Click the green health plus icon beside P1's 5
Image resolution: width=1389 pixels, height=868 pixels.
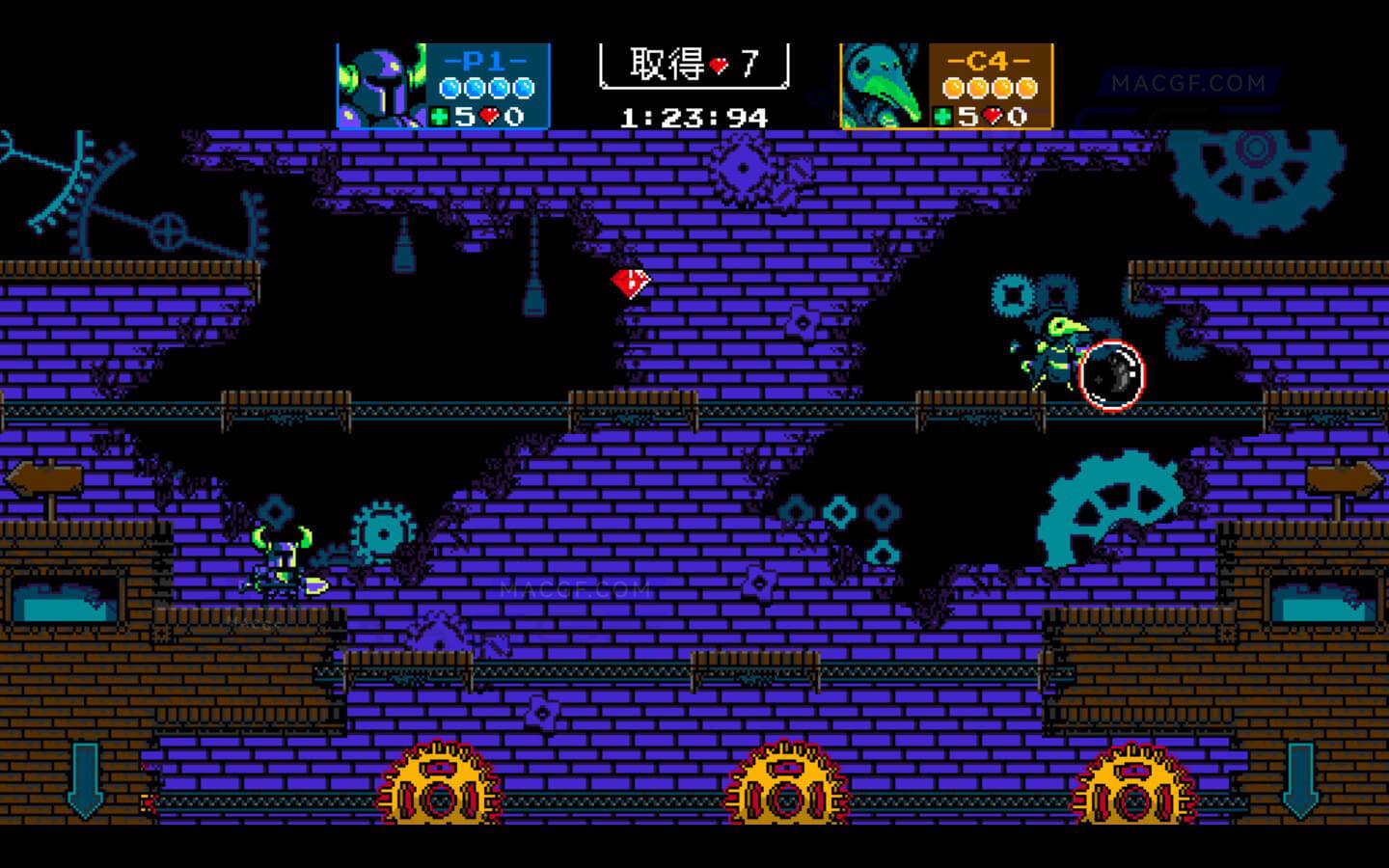click(x=439, y=116)
